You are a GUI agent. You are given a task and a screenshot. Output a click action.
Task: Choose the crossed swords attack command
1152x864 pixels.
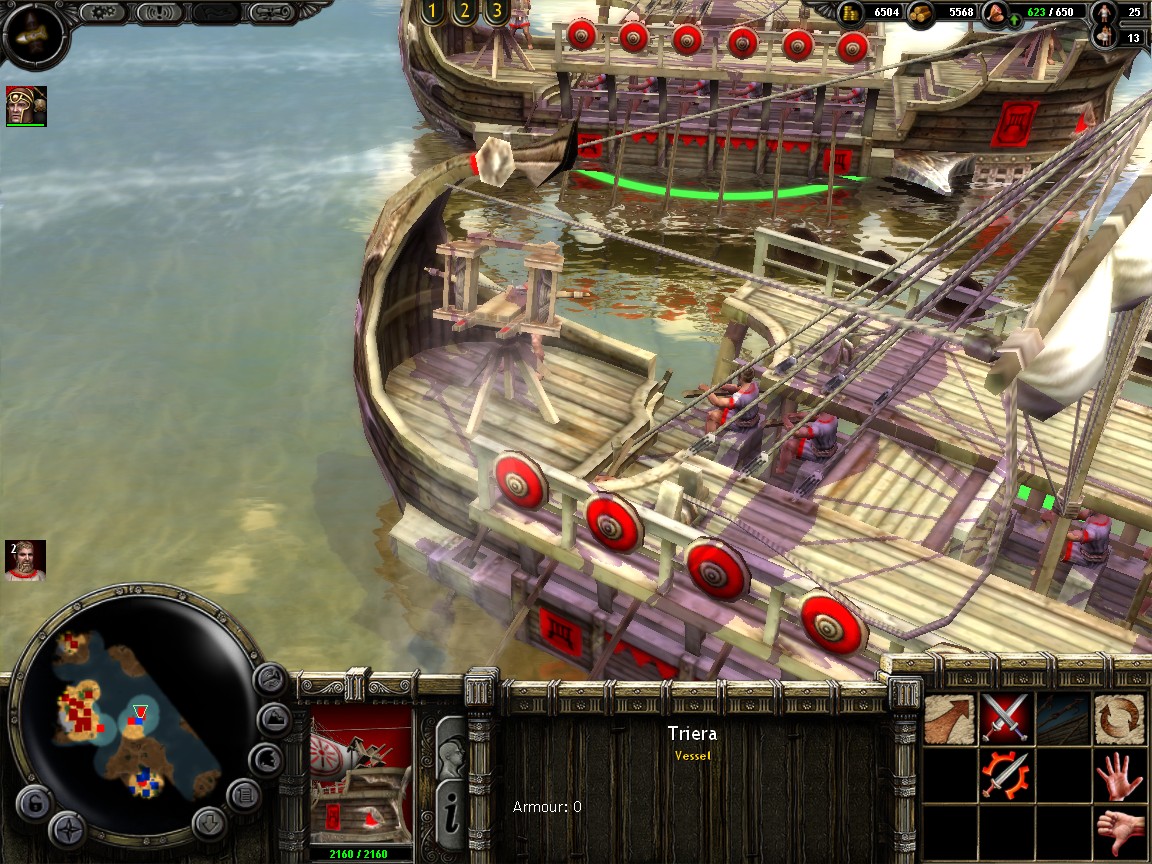[1005, 718]
